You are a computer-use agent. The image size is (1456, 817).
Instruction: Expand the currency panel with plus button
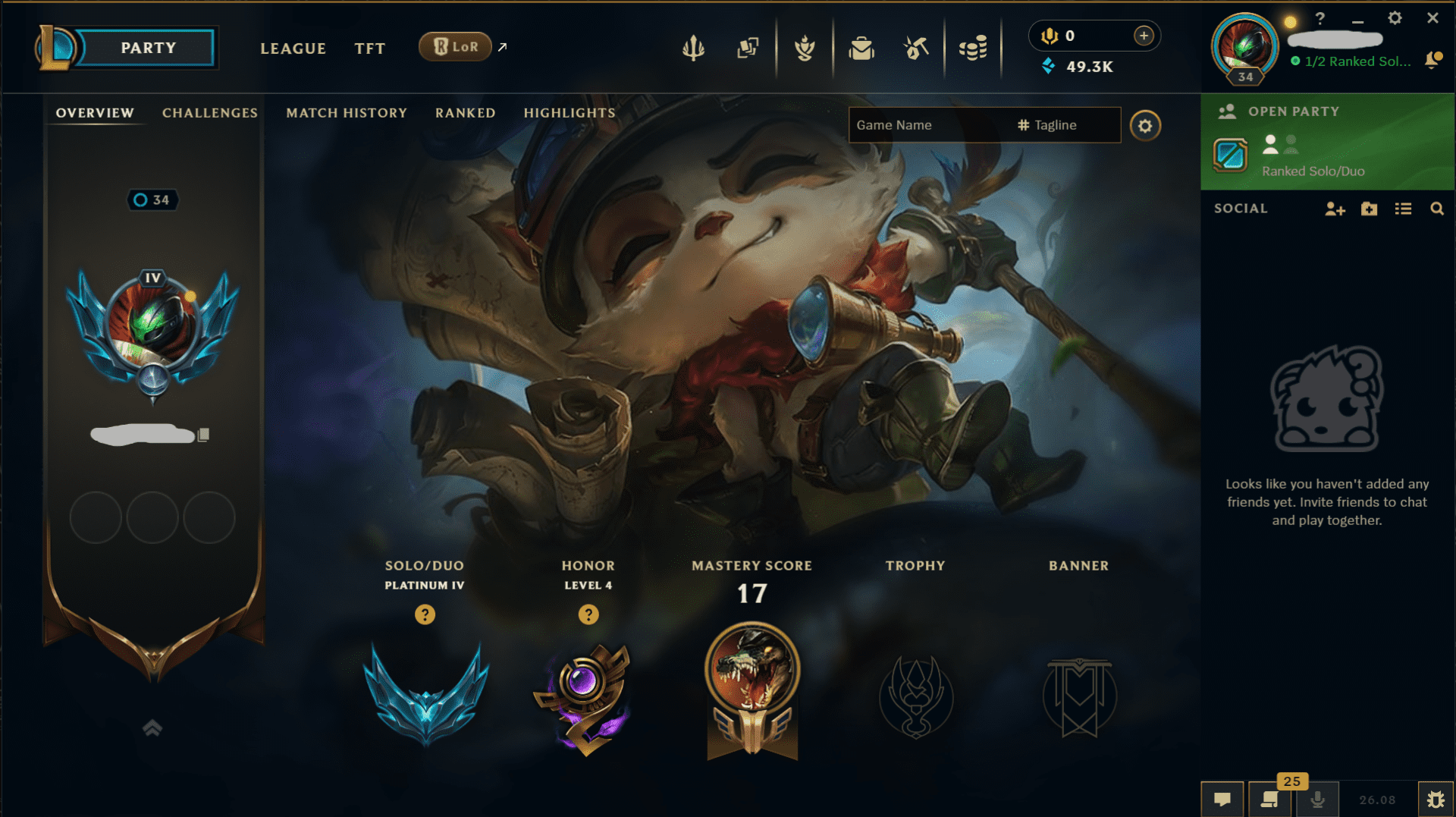click(1143, 35)
